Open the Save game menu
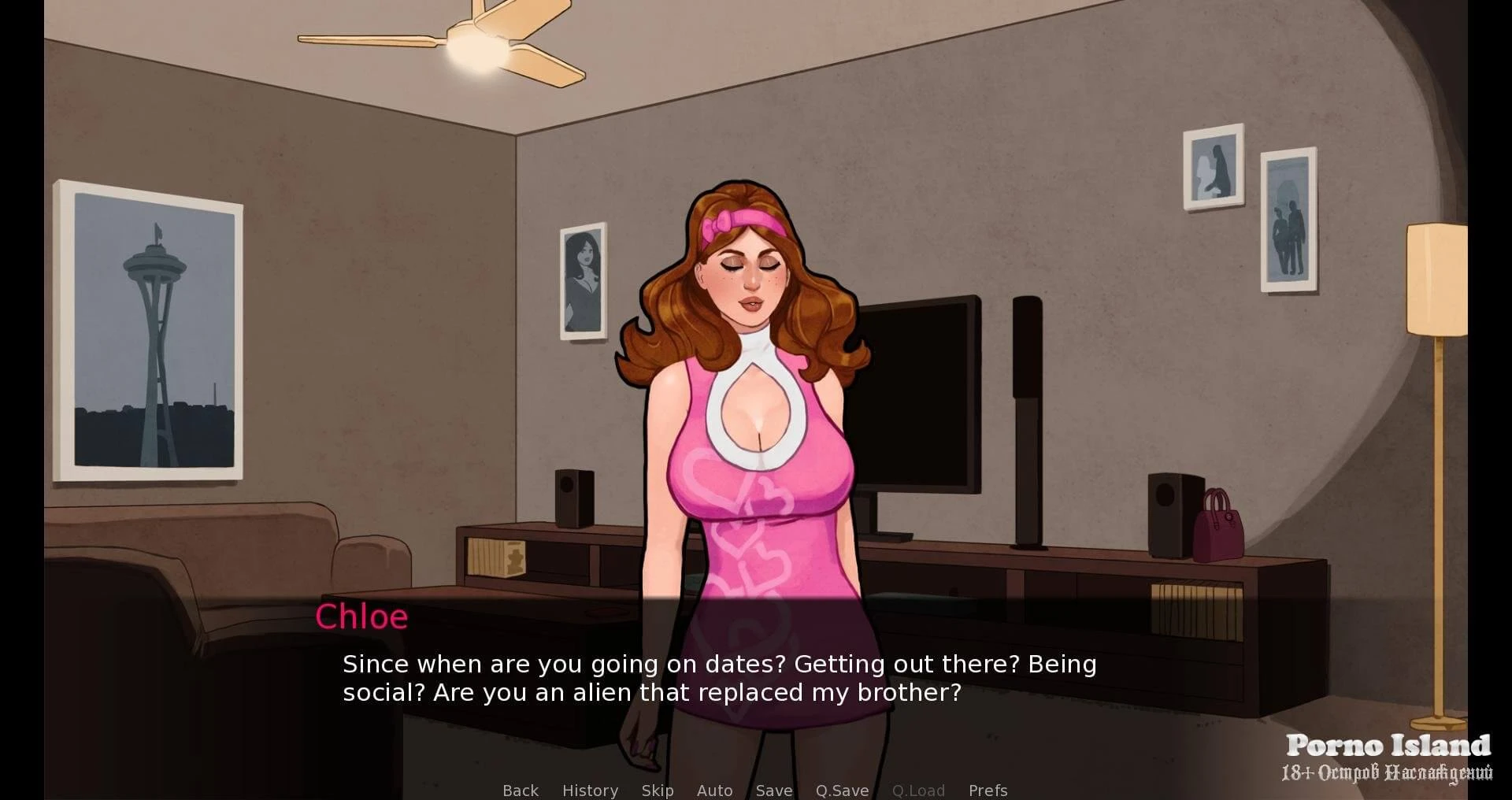1512x800 pixels. pyautogui.click(x=773, y=790)
